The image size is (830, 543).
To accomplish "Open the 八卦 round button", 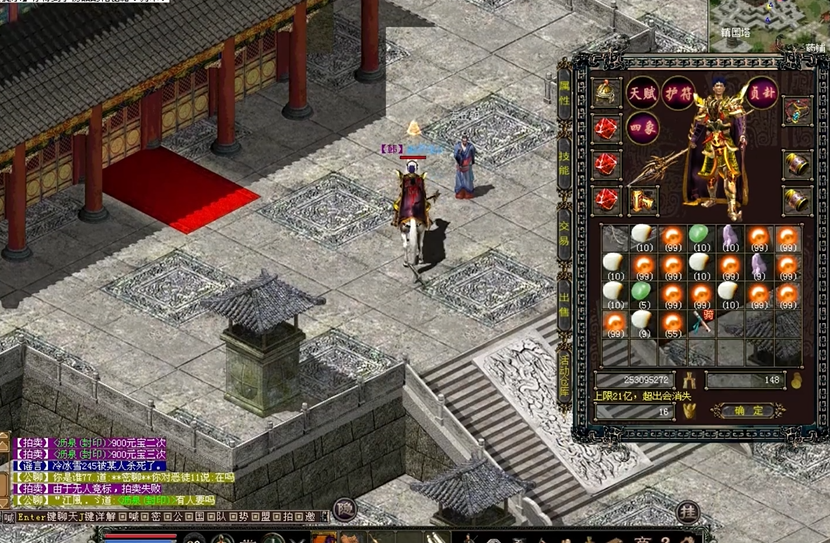I will click(x=763, y=93).
